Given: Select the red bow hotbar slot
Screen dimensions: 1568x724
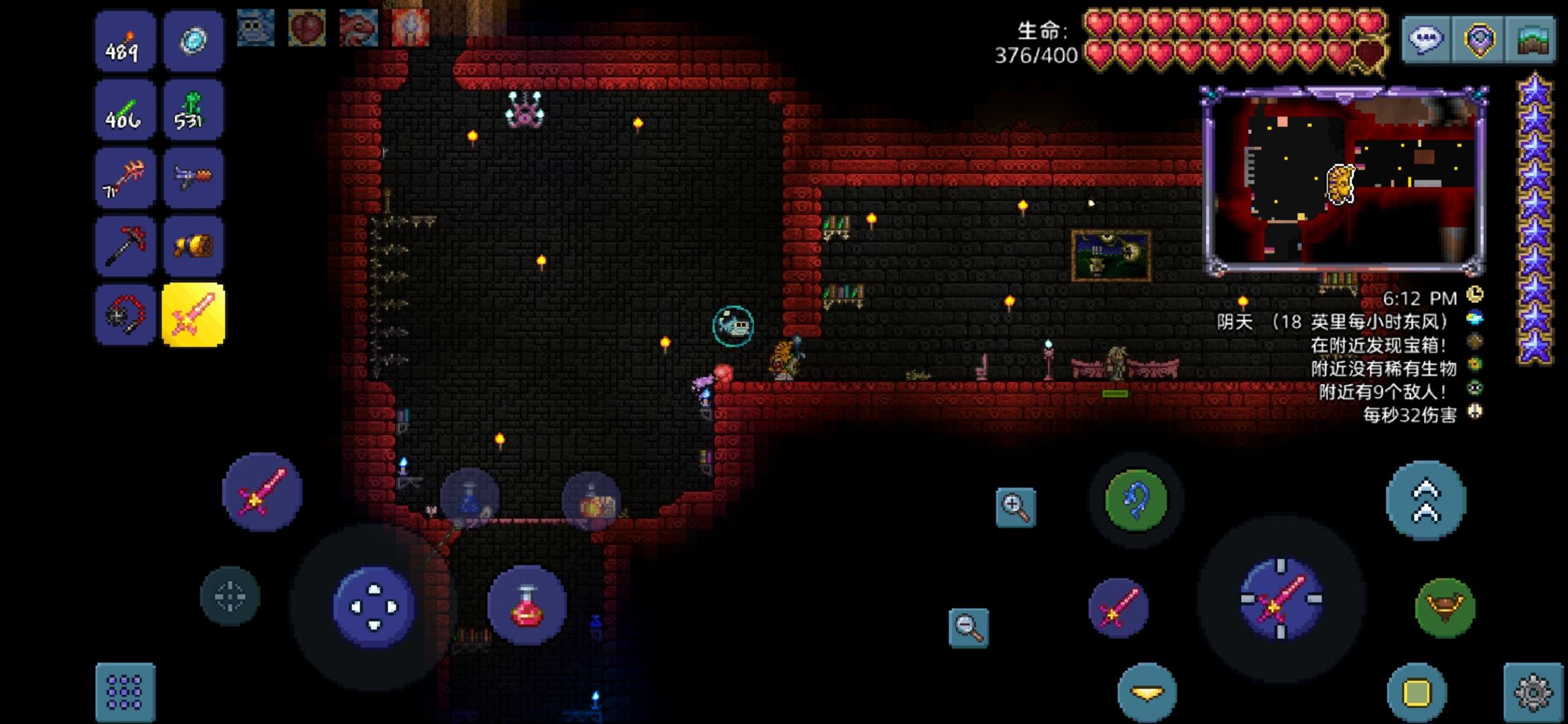Looking at the screenshot, I should point(125,178).
